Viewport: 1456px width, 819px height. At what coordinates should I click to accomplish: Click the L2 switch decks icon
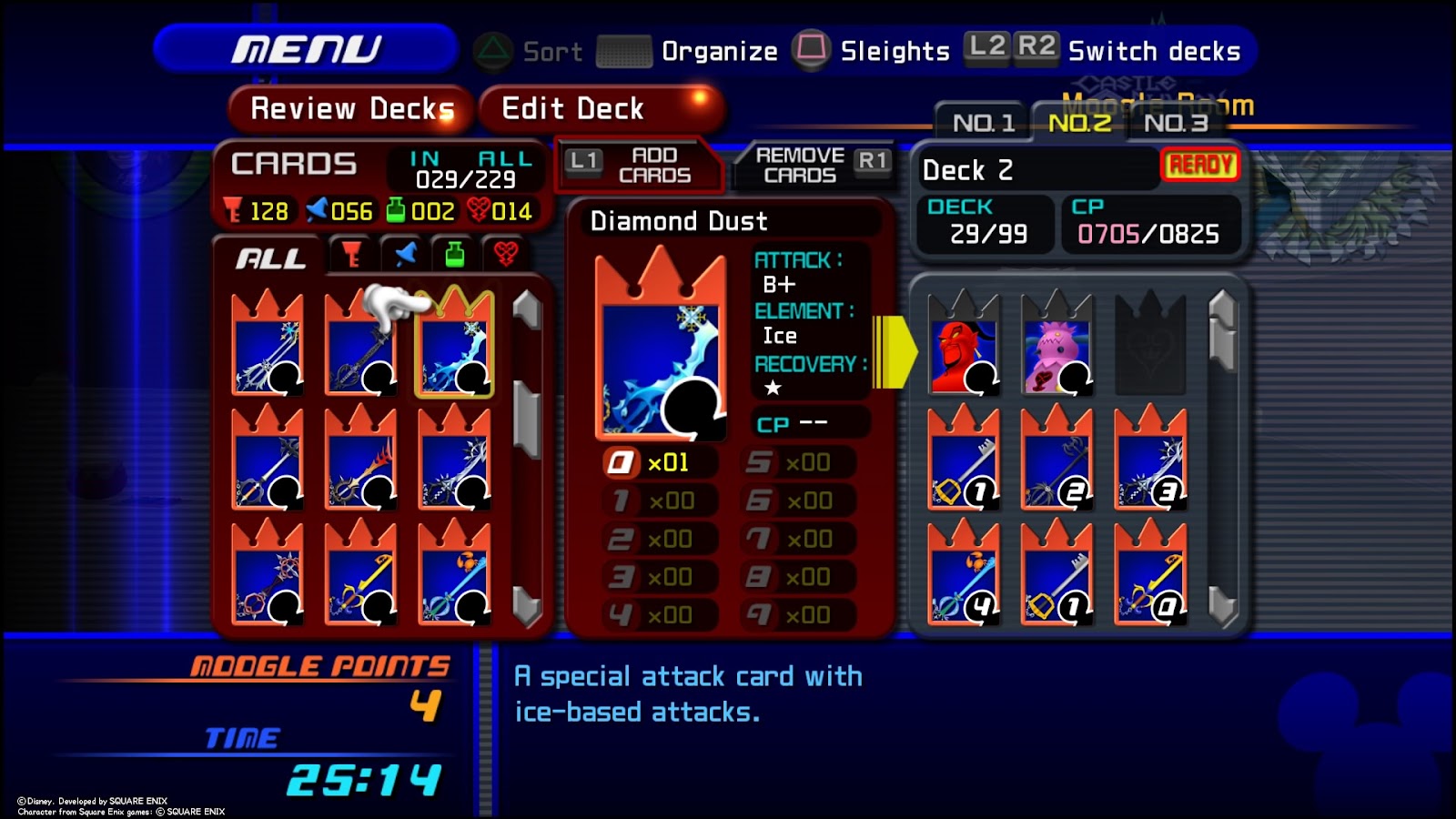986,47
